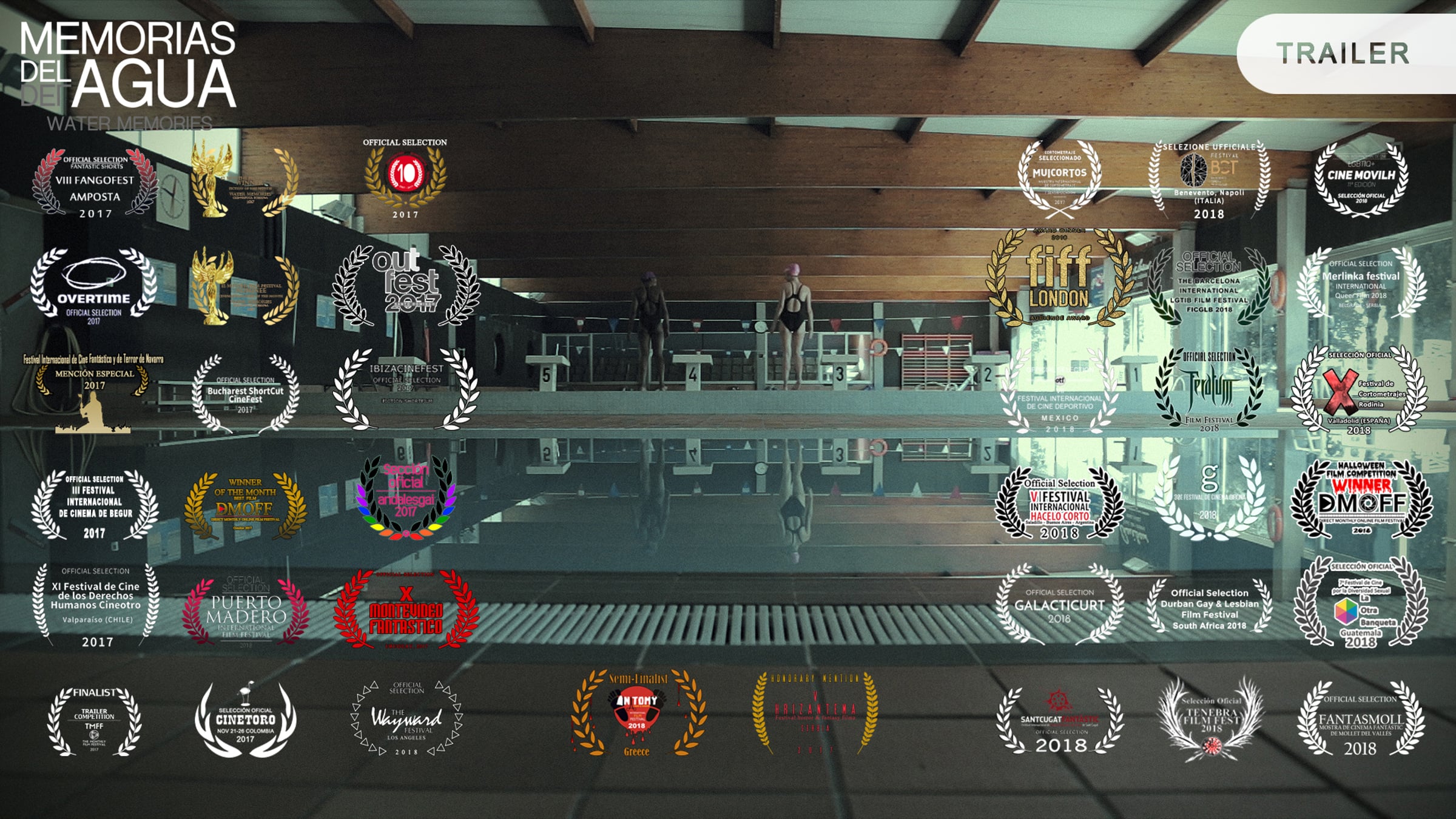
Task: Play the film's trailer via TRAILER button
Action: [1343, 53]
